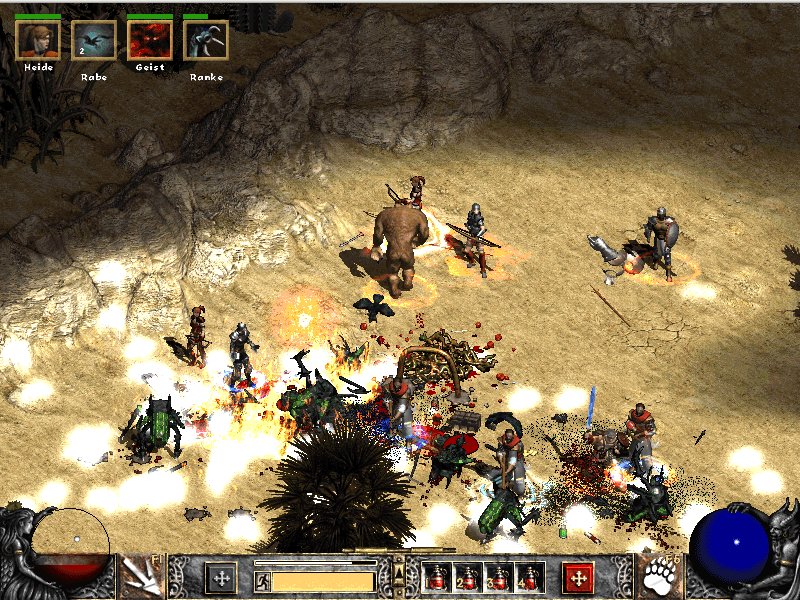This screenshot has width=800, height=600.
Task: Expand the mini panel arrow above the belt
Action: coord(399,570)
